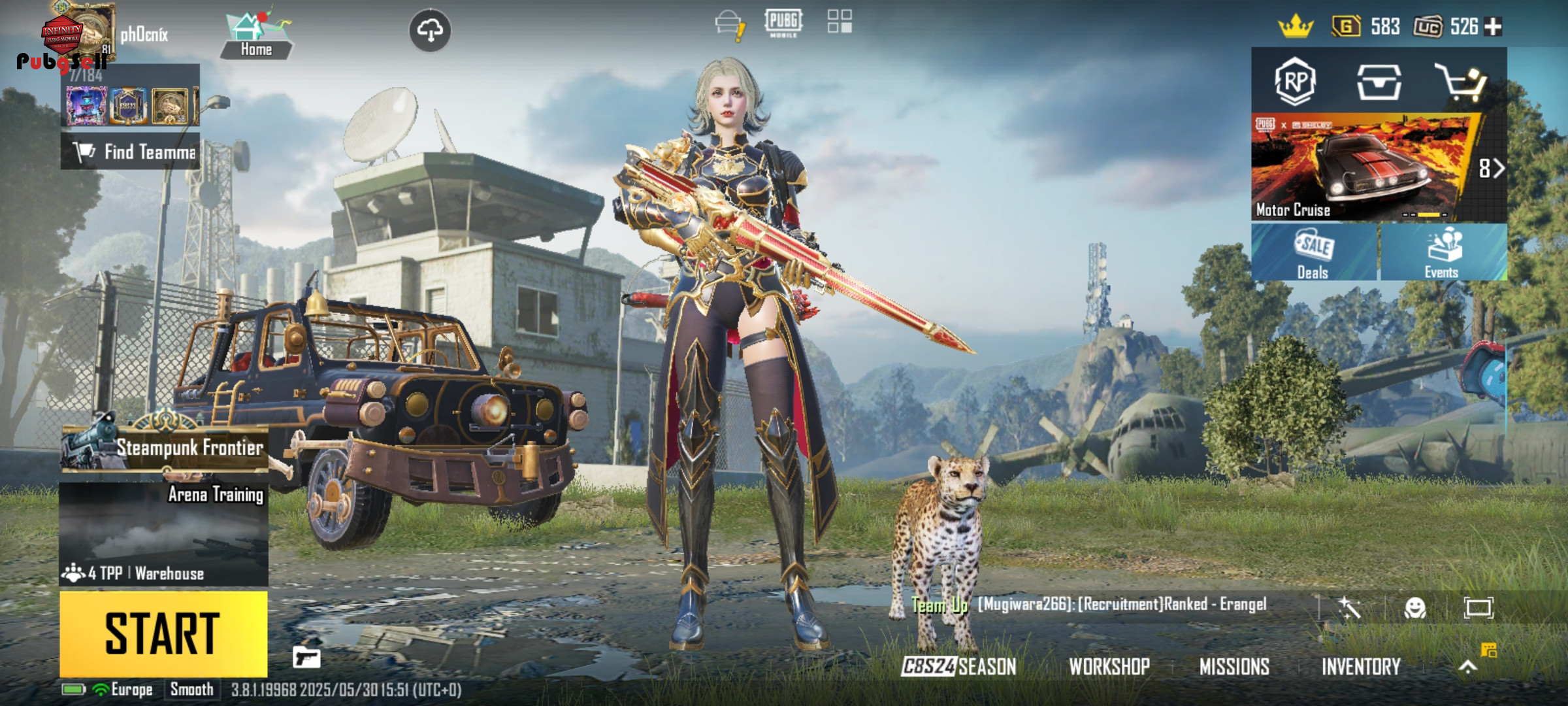This screenshot has width=1568, height=706.
Task: Add UC with the plus button
Action: click(1494, 27)
